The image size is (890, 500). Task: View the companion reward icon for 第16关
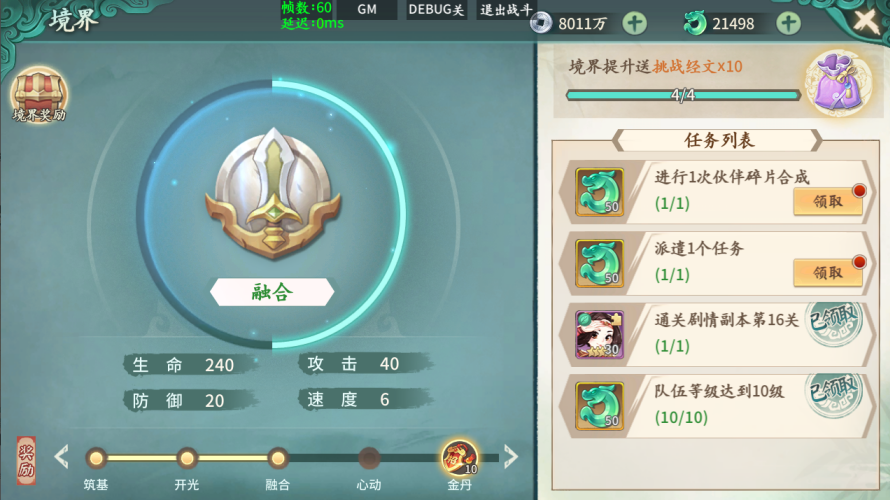click(599, 333)
